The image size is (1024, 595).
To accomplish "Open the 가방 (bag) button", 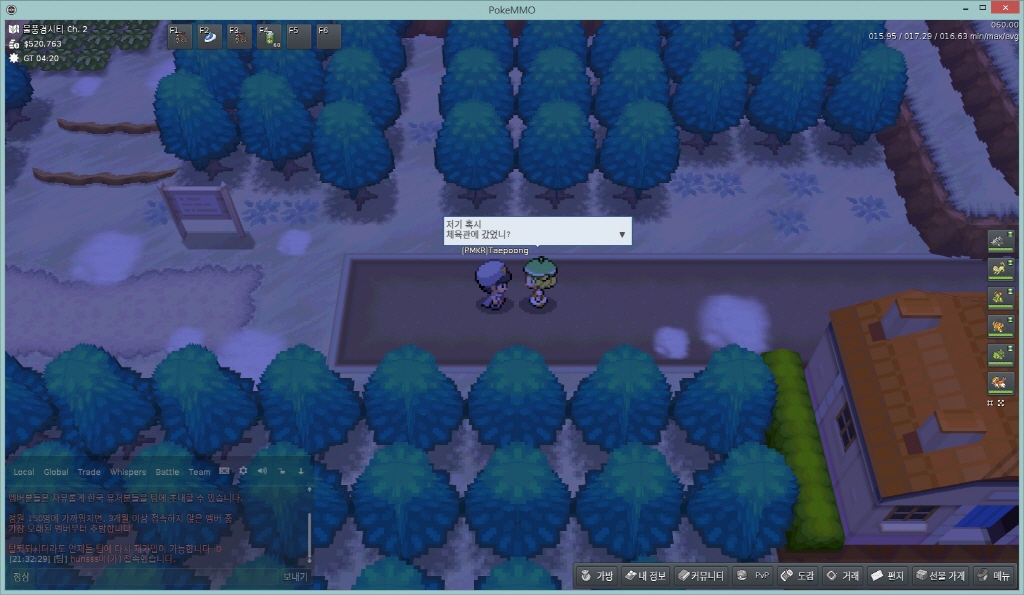I will pos(596,576).
